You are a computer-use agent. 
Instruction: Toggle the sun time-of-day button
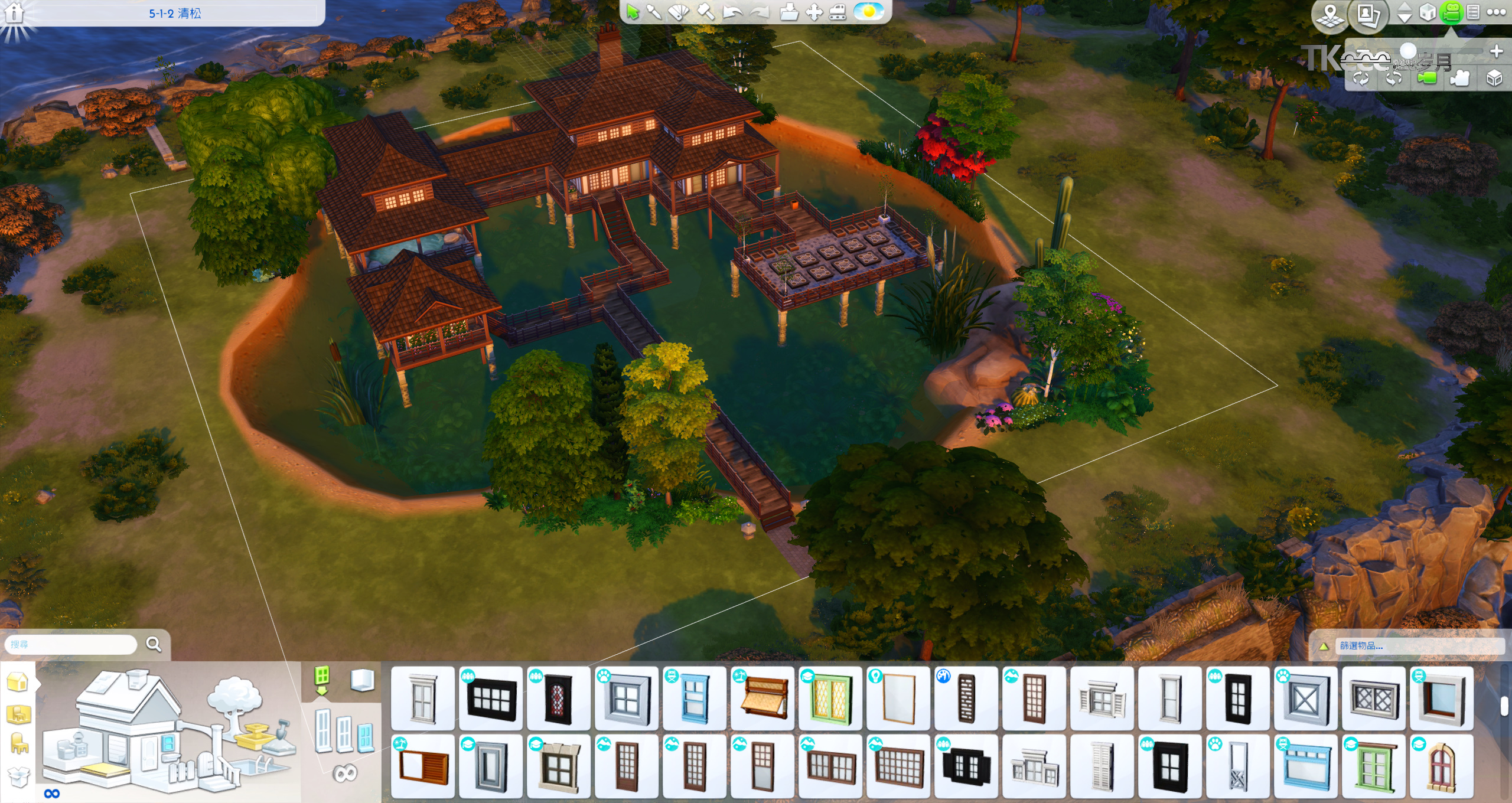pos(869,12)
